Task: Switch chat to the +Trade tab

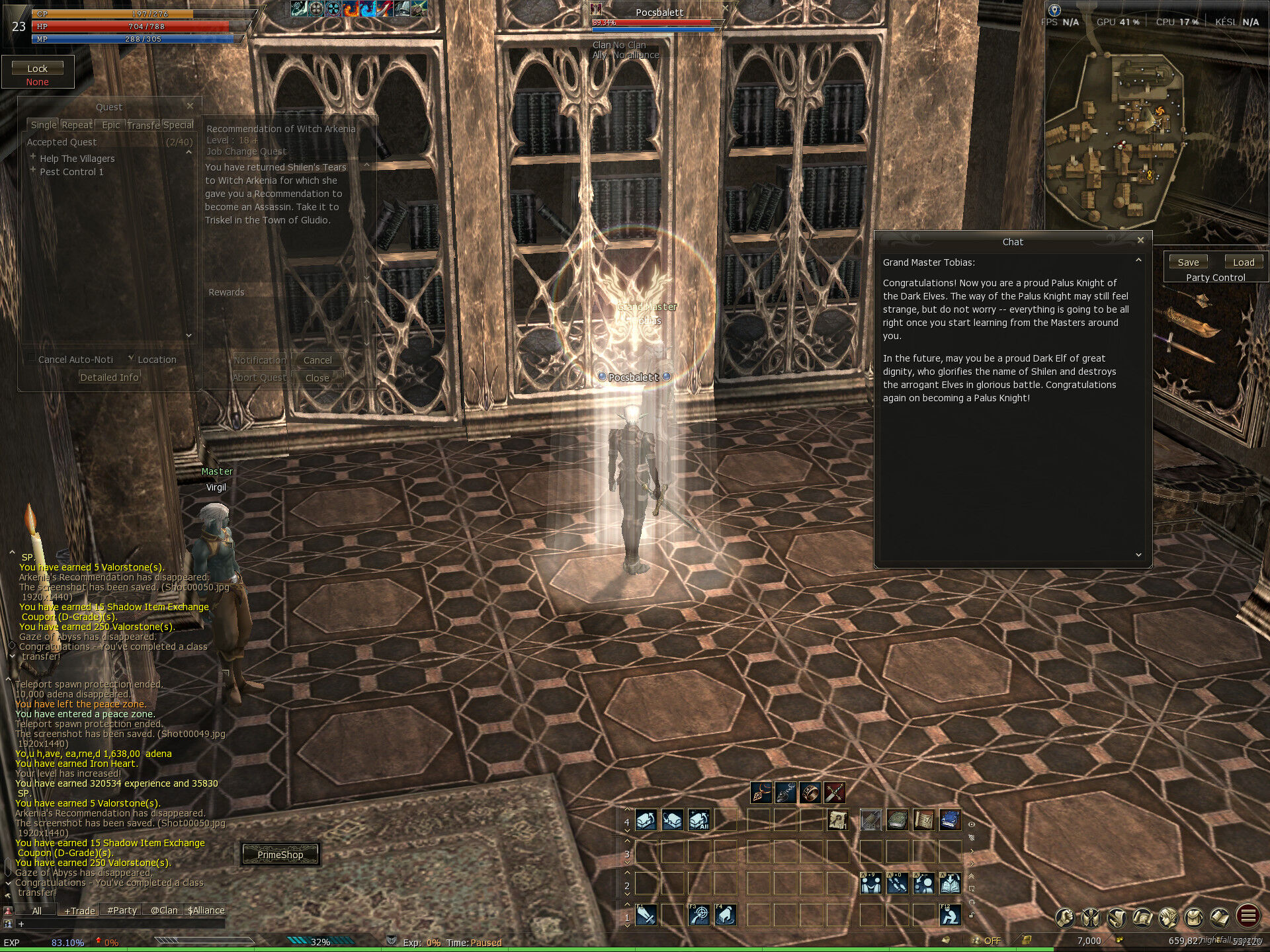Action: 79,910
